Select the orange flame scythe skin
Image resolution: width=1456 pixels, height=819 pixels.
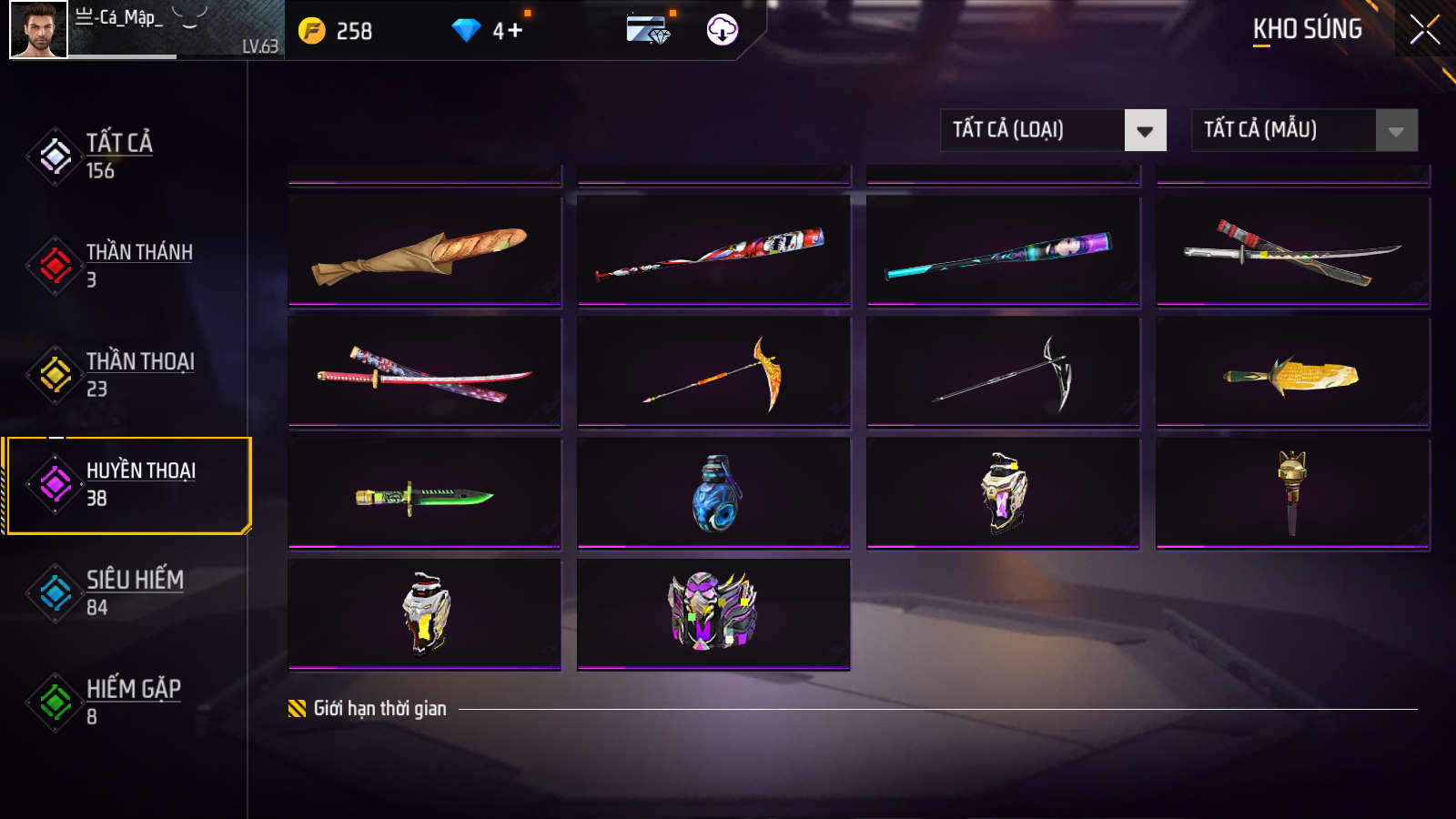pos(713,372)
